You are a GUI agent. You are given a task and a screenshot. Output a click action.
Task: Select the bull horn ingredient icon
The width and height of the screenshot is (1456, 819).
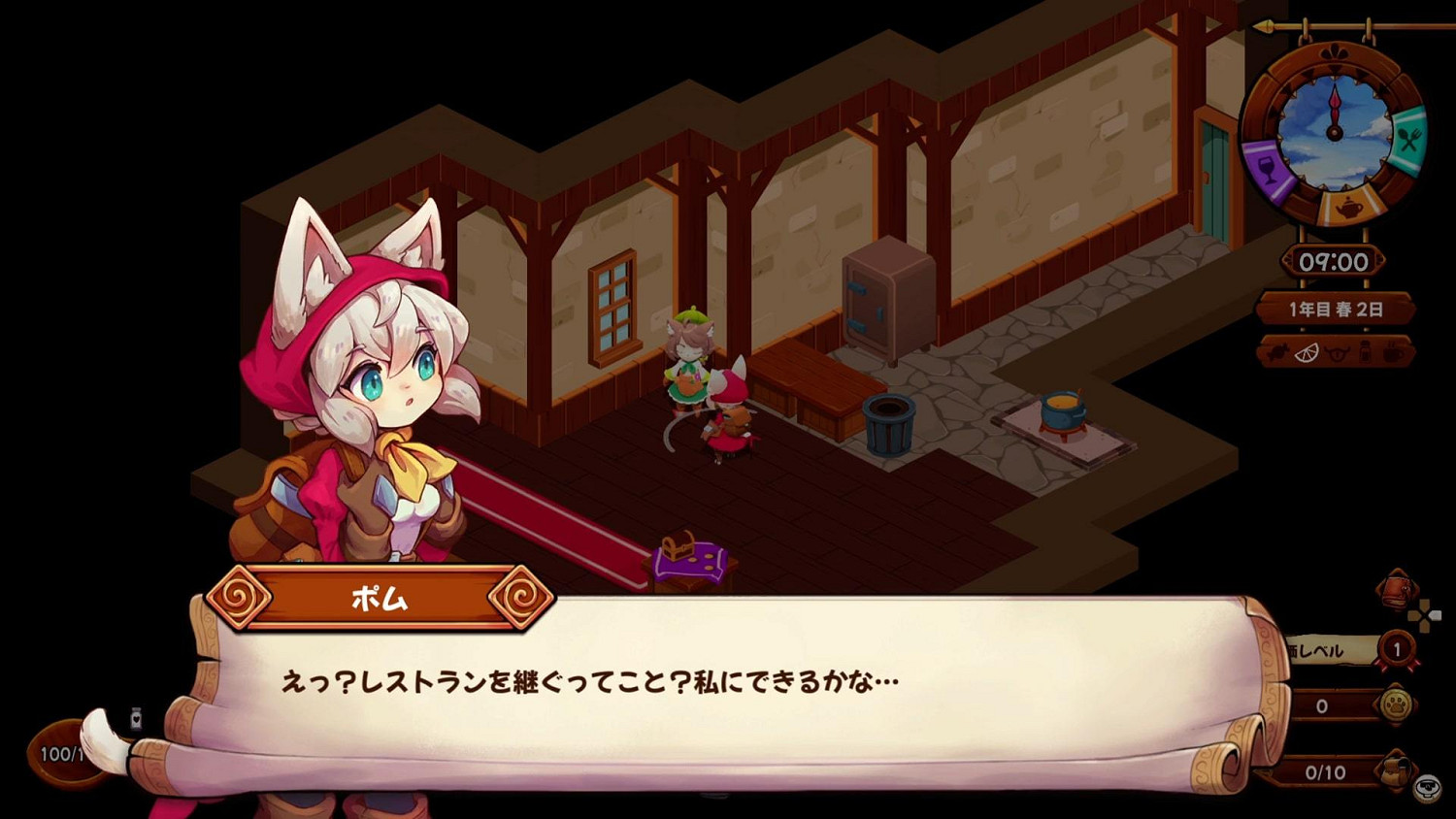tap(1337, 353)
